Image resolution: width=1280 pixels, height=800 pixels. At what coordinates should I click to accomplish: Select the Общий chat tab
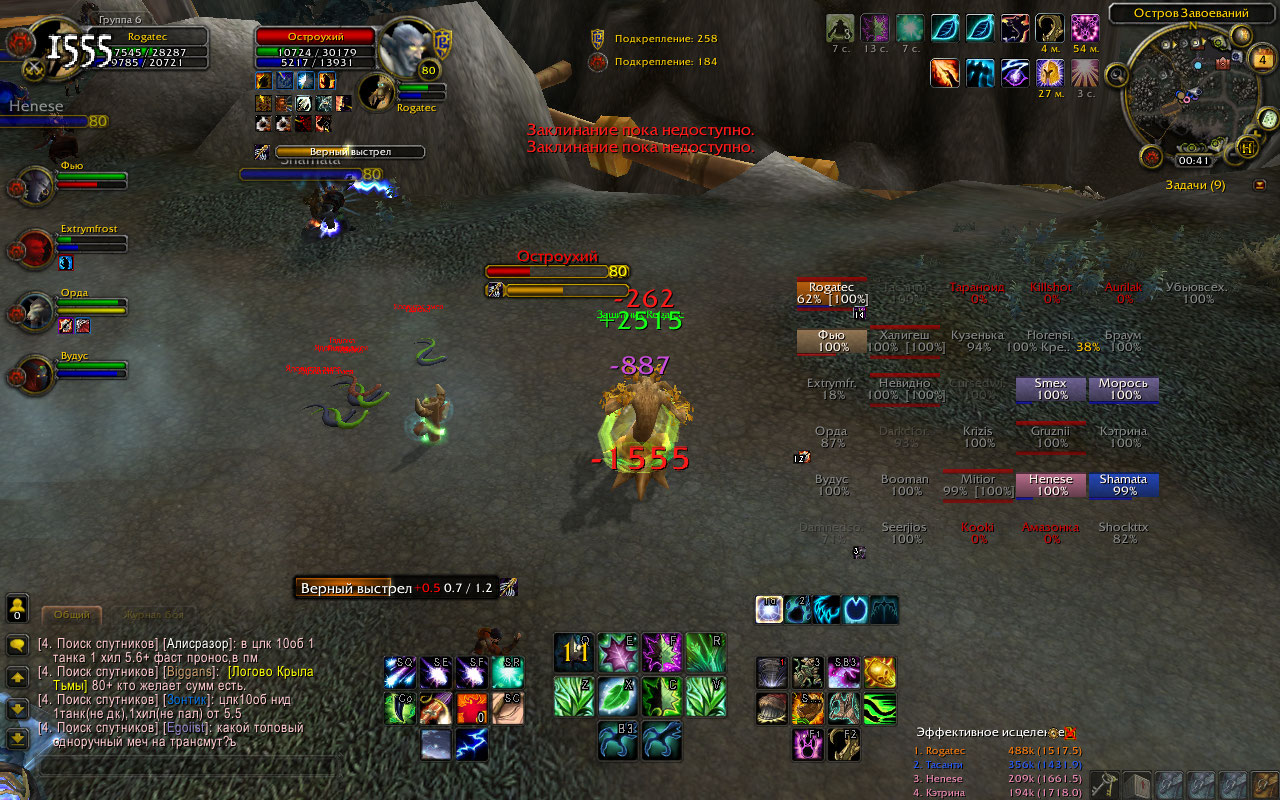[x=73, y=614]
